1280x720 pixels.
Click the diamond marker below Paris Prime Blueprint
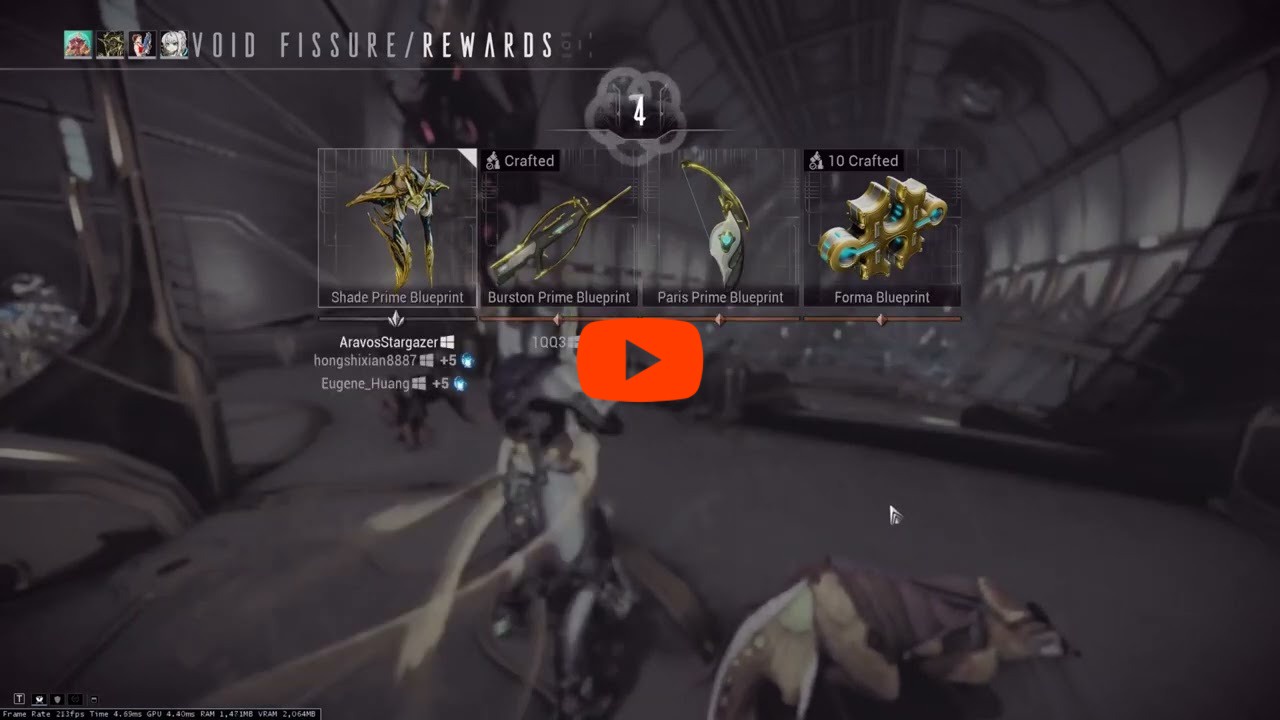pyautogui.click(x=719, y=318)
